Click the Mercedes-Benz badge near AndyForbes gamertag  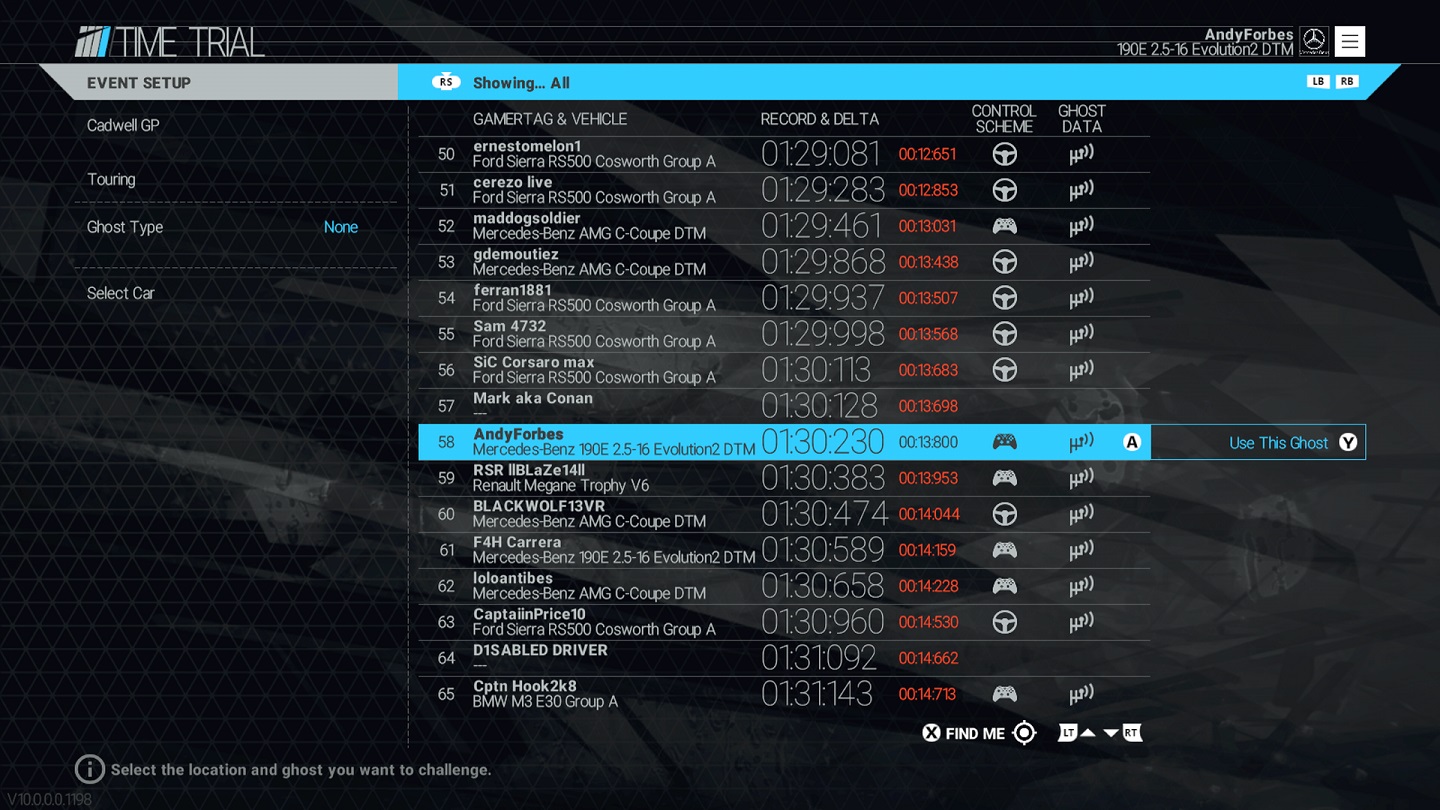coord(1314,40)
